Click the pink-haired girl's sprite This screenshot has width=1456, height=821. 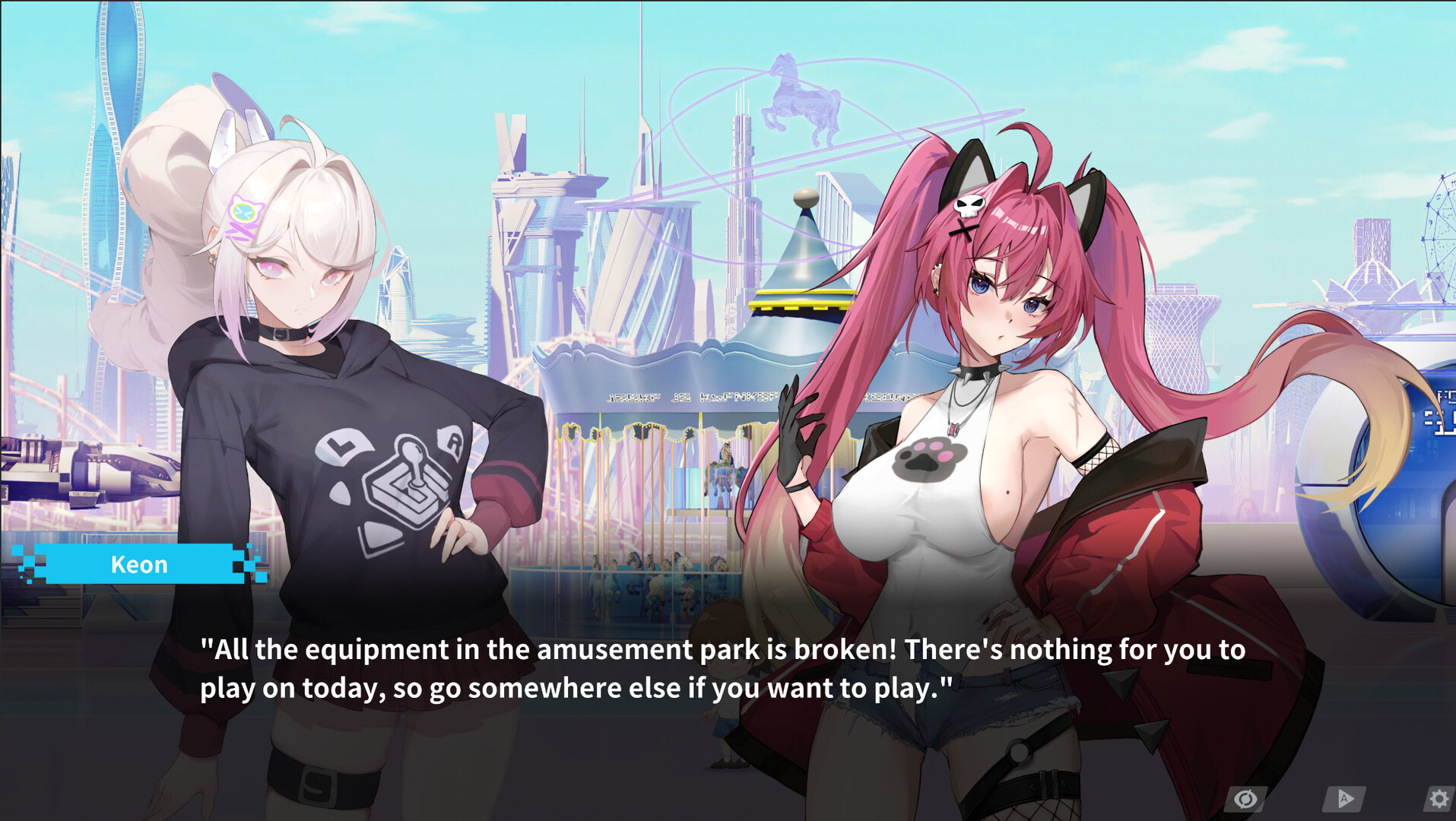[988, 418]
